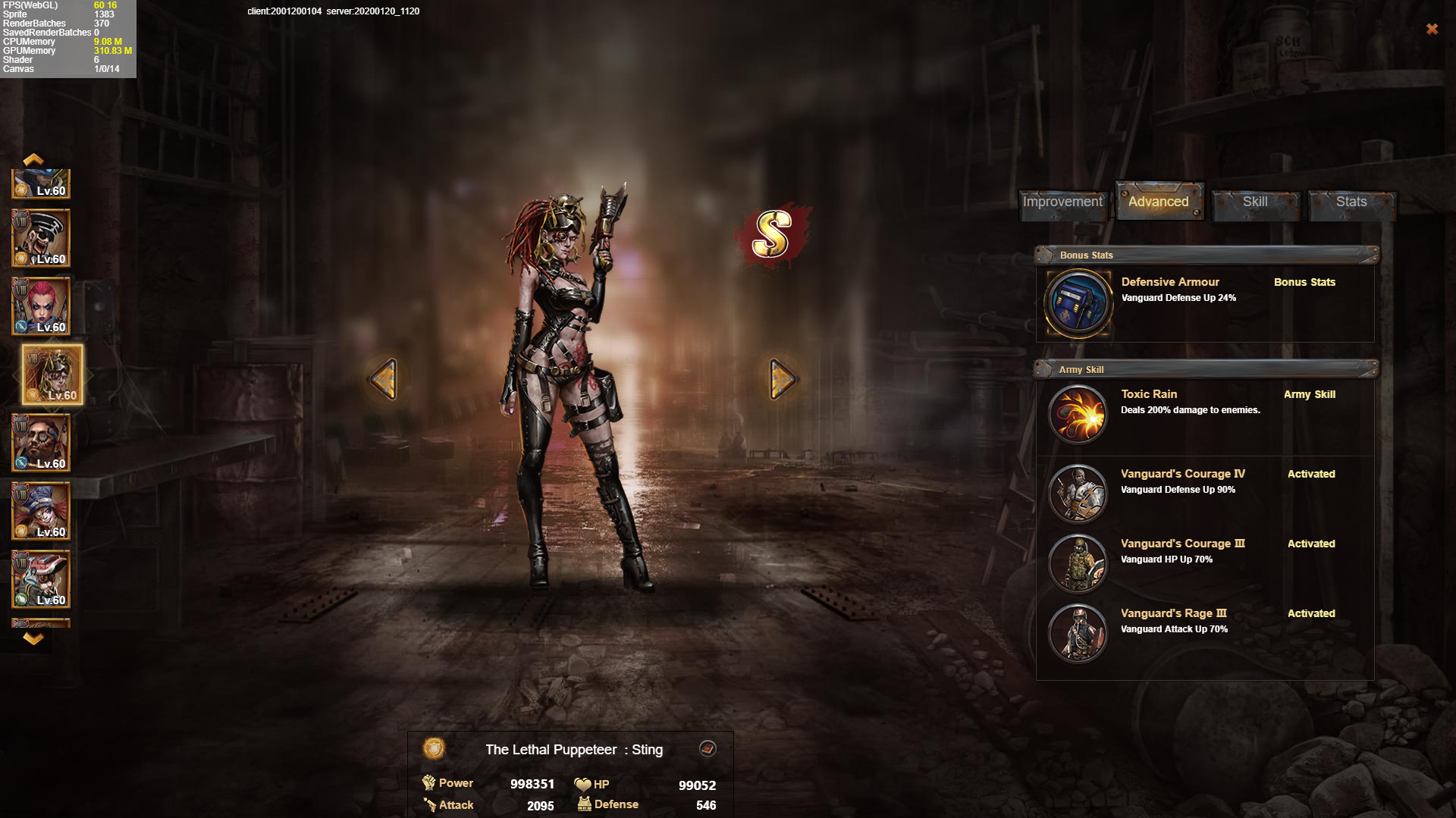Click the orange shield badge by hero name
1456x818 pixels.
pyautogui.click(x=434, y=749)
